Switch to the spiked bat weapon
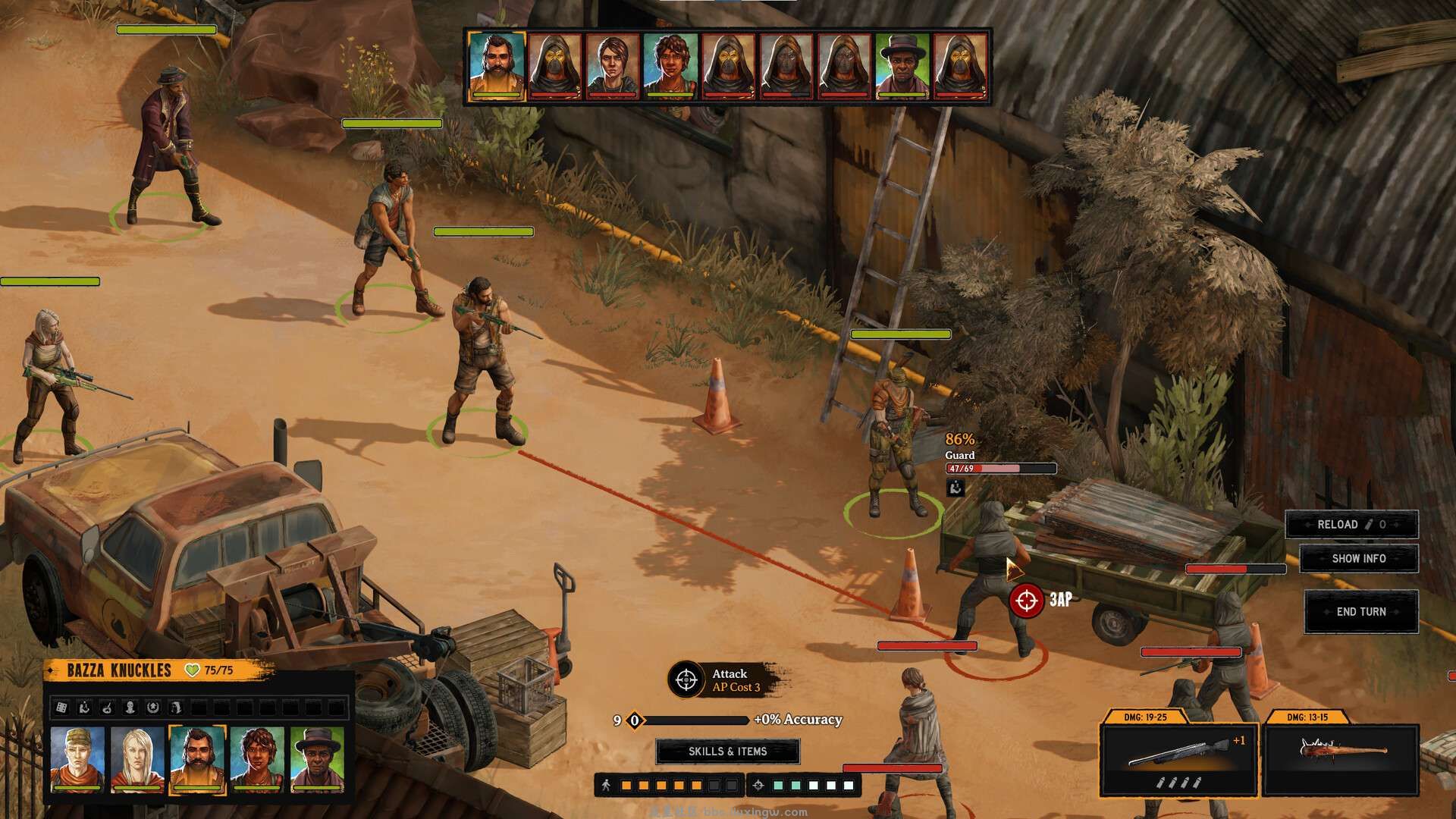 (1340, 760)
